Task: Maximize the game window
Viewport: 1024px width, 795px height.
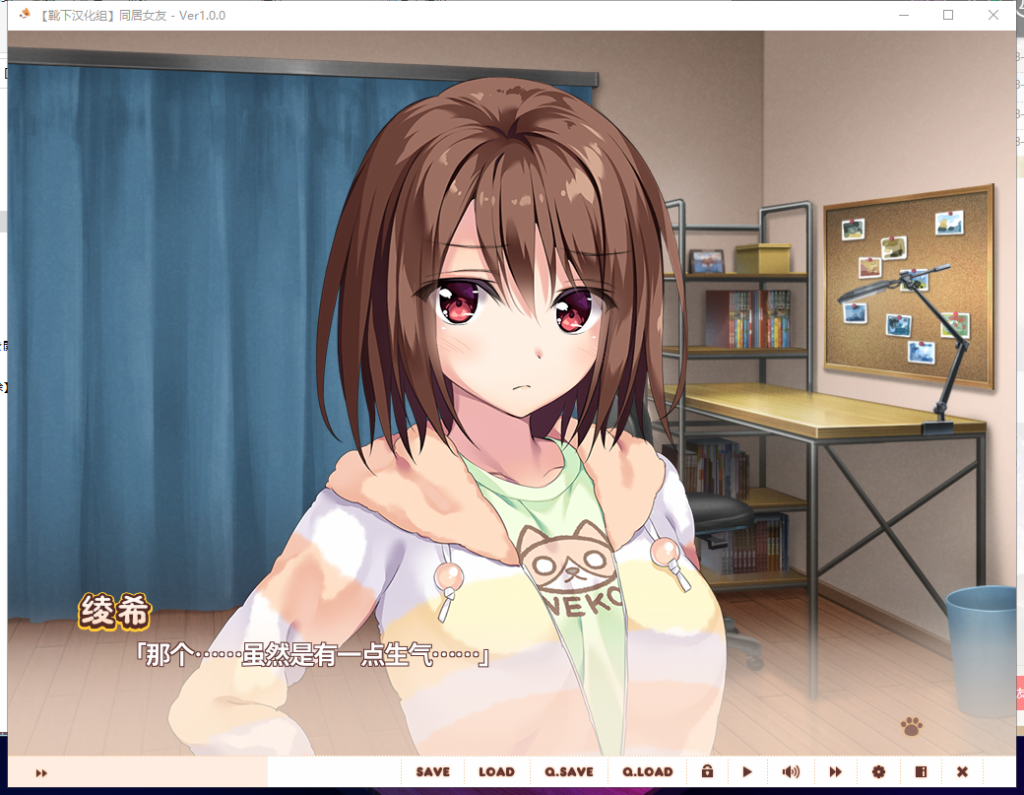Action: click(948, 15)
